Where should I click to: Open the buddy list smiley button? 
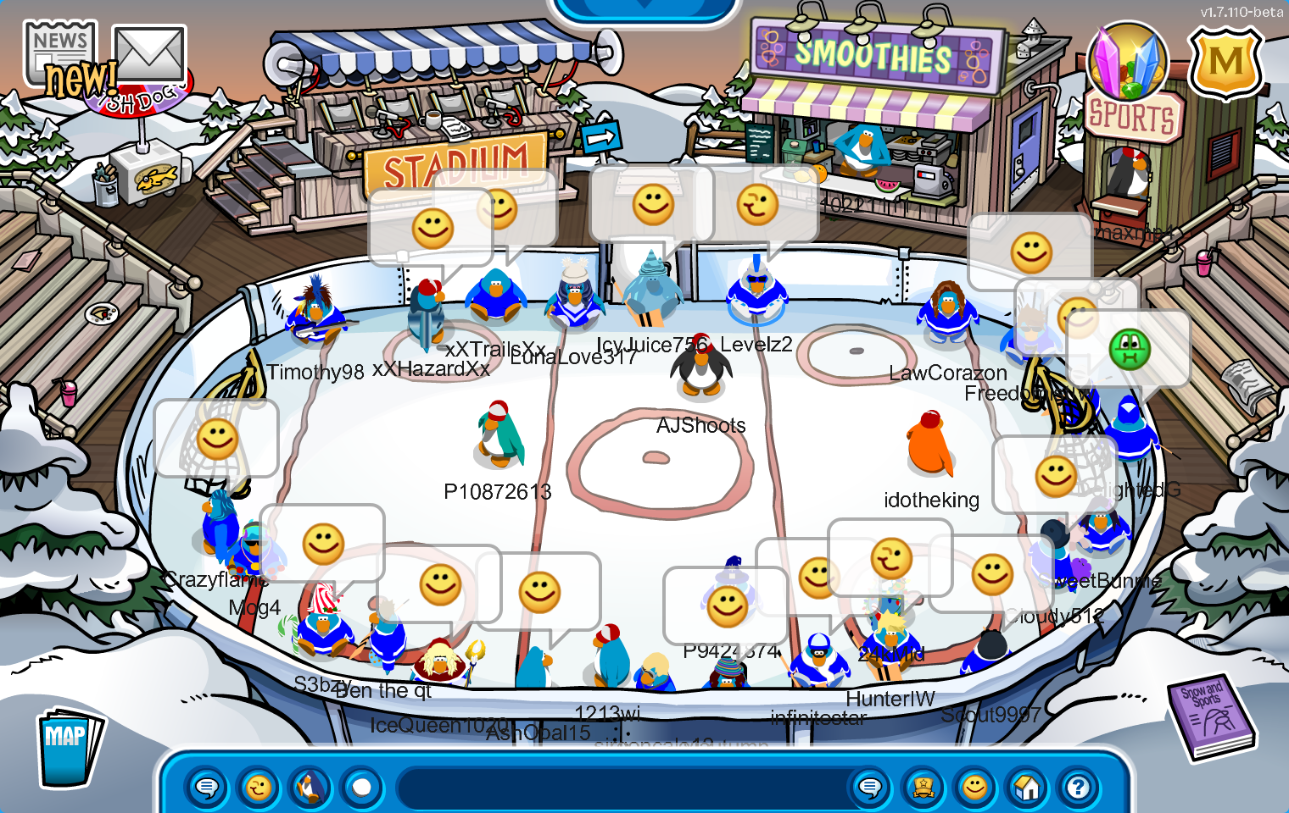974,788
